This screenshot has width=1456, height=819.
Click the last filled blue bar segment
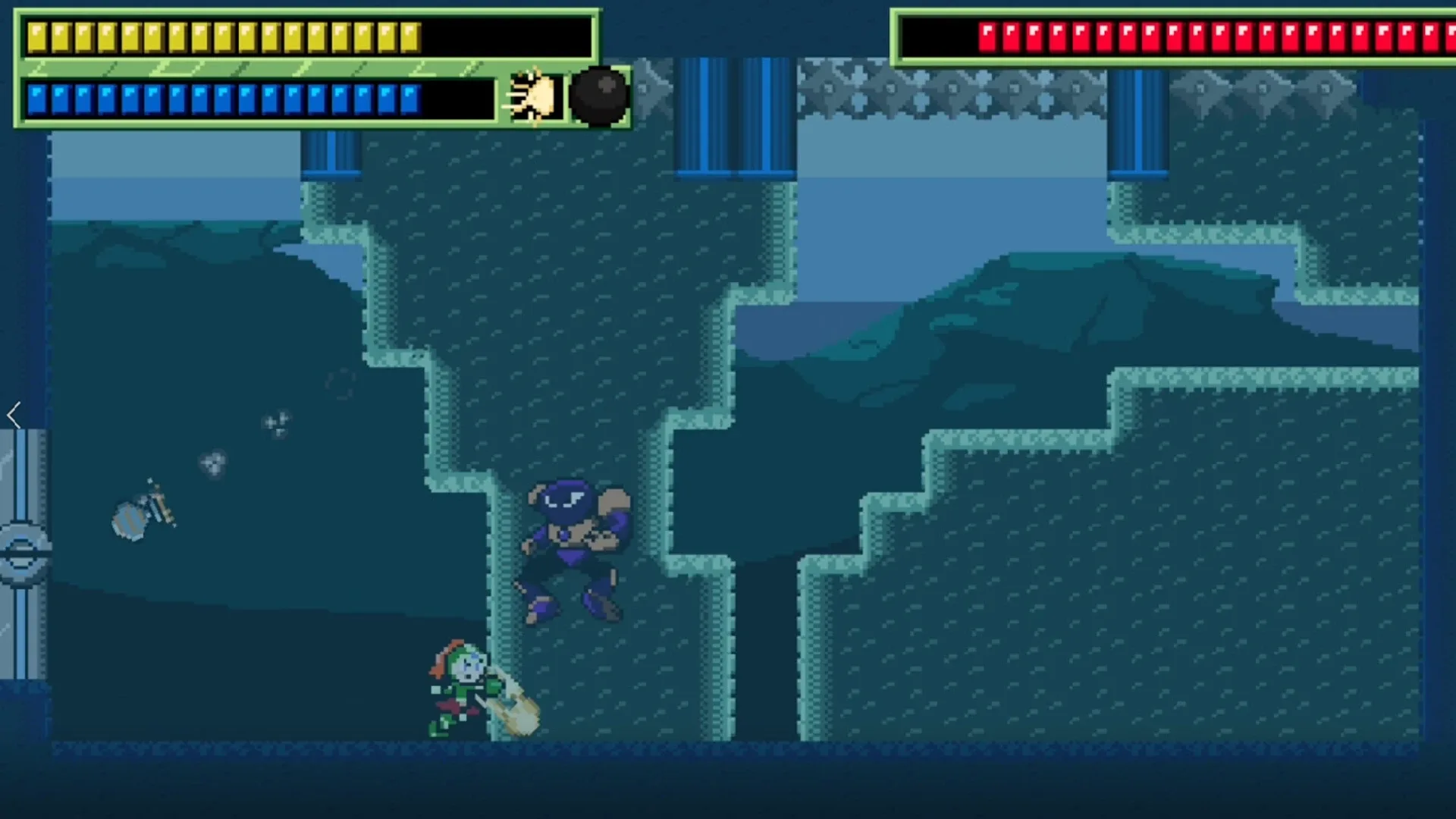(x=409, y=96)
